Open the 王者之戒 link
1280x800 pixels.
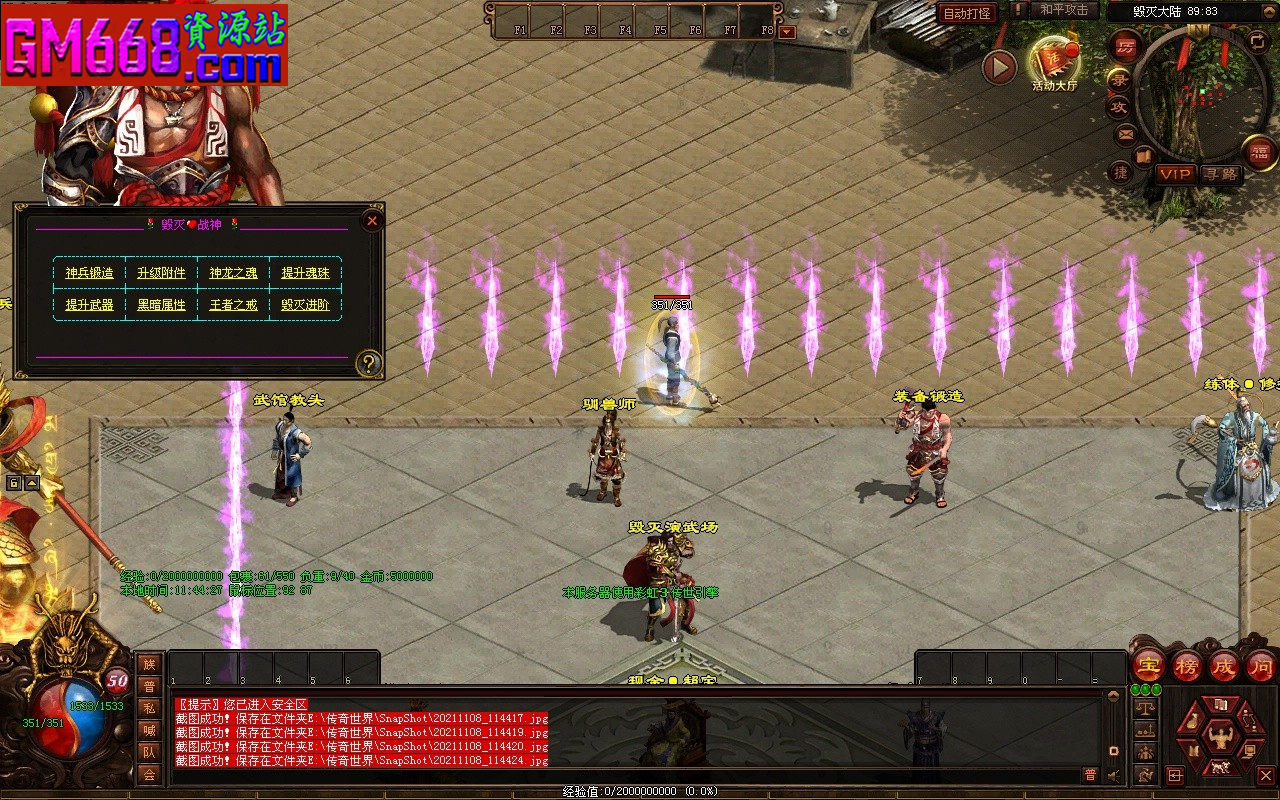[233, 305]
